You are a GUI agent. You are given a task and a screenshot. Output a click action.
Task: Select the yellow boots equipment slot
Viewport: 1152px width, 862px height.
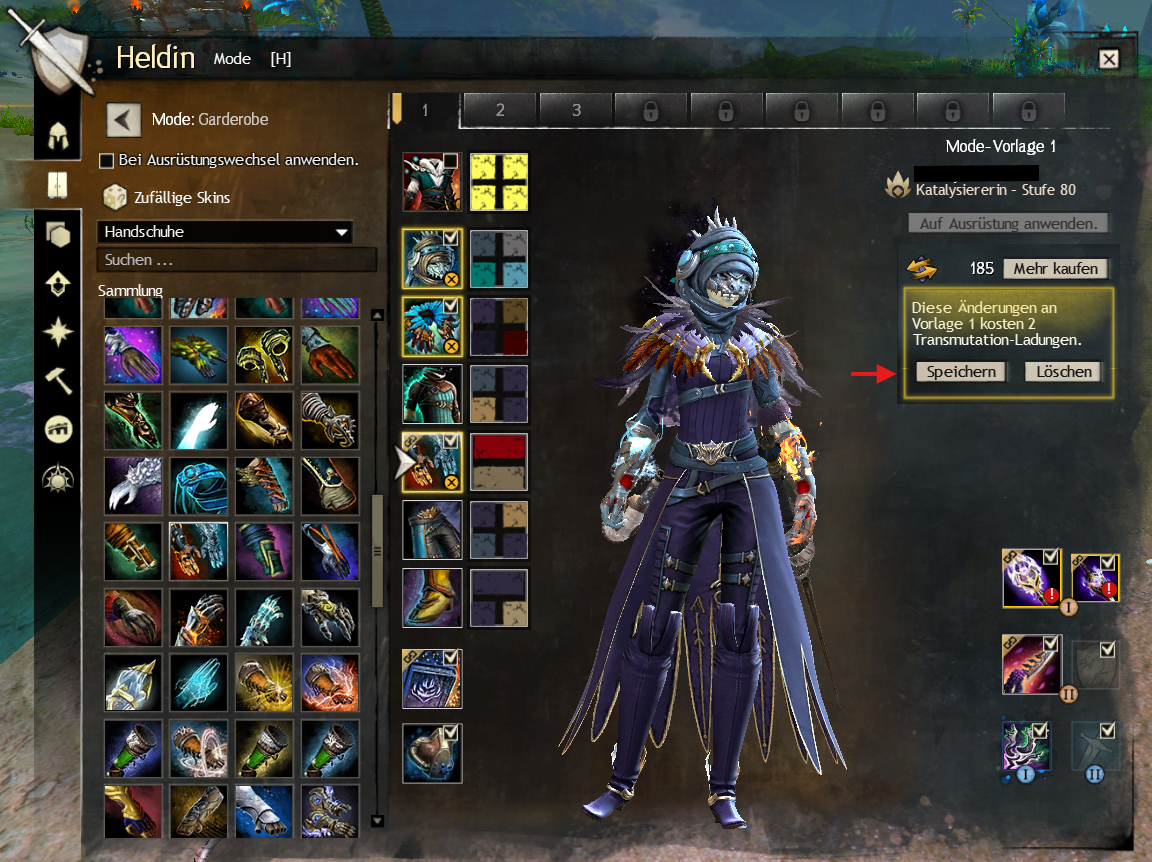point(432,598)
